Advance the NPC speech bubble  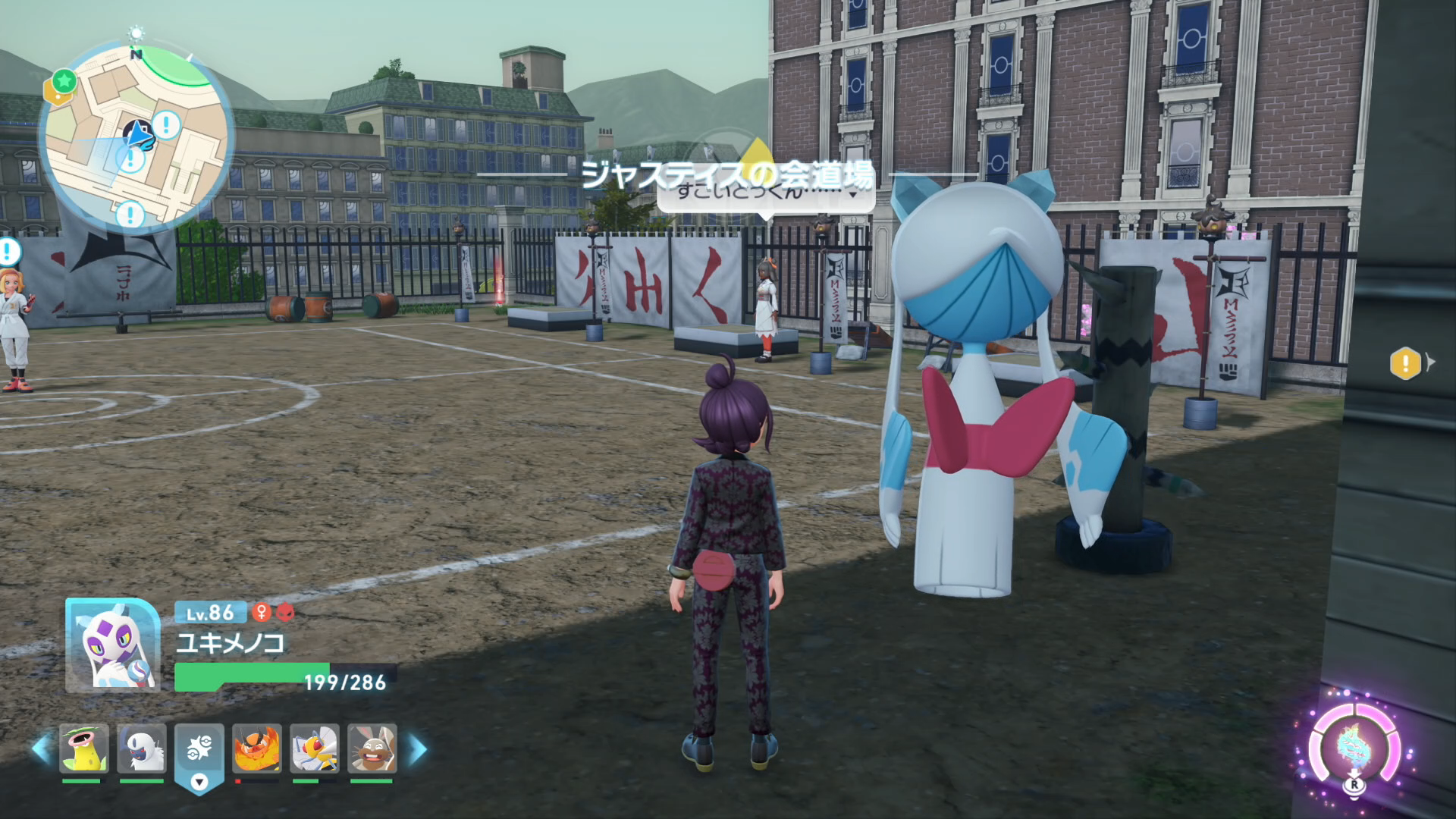click(x=766, y=193)
